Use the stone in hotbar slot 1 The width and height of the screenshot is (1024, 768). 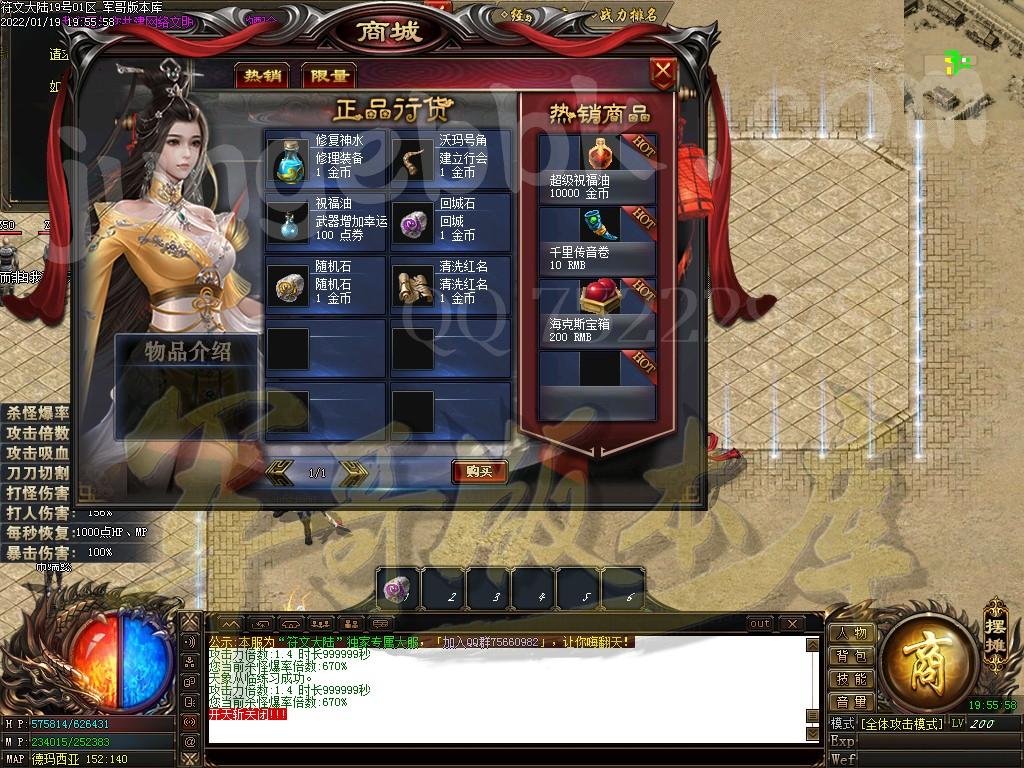399,589
